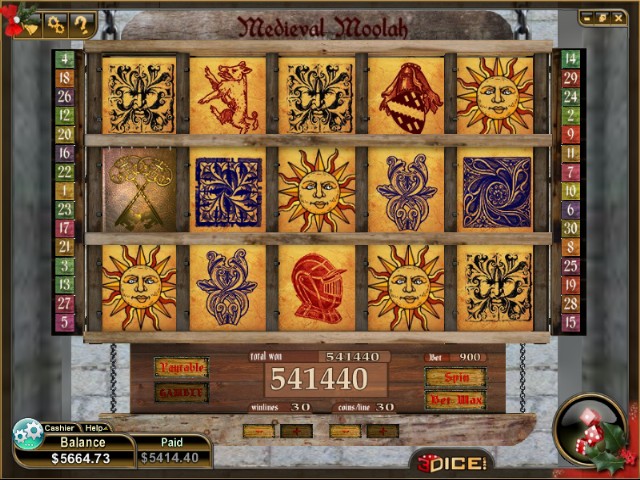Open the Paytable
Viewport: 640px width, 480px height.
pos(181,367)
